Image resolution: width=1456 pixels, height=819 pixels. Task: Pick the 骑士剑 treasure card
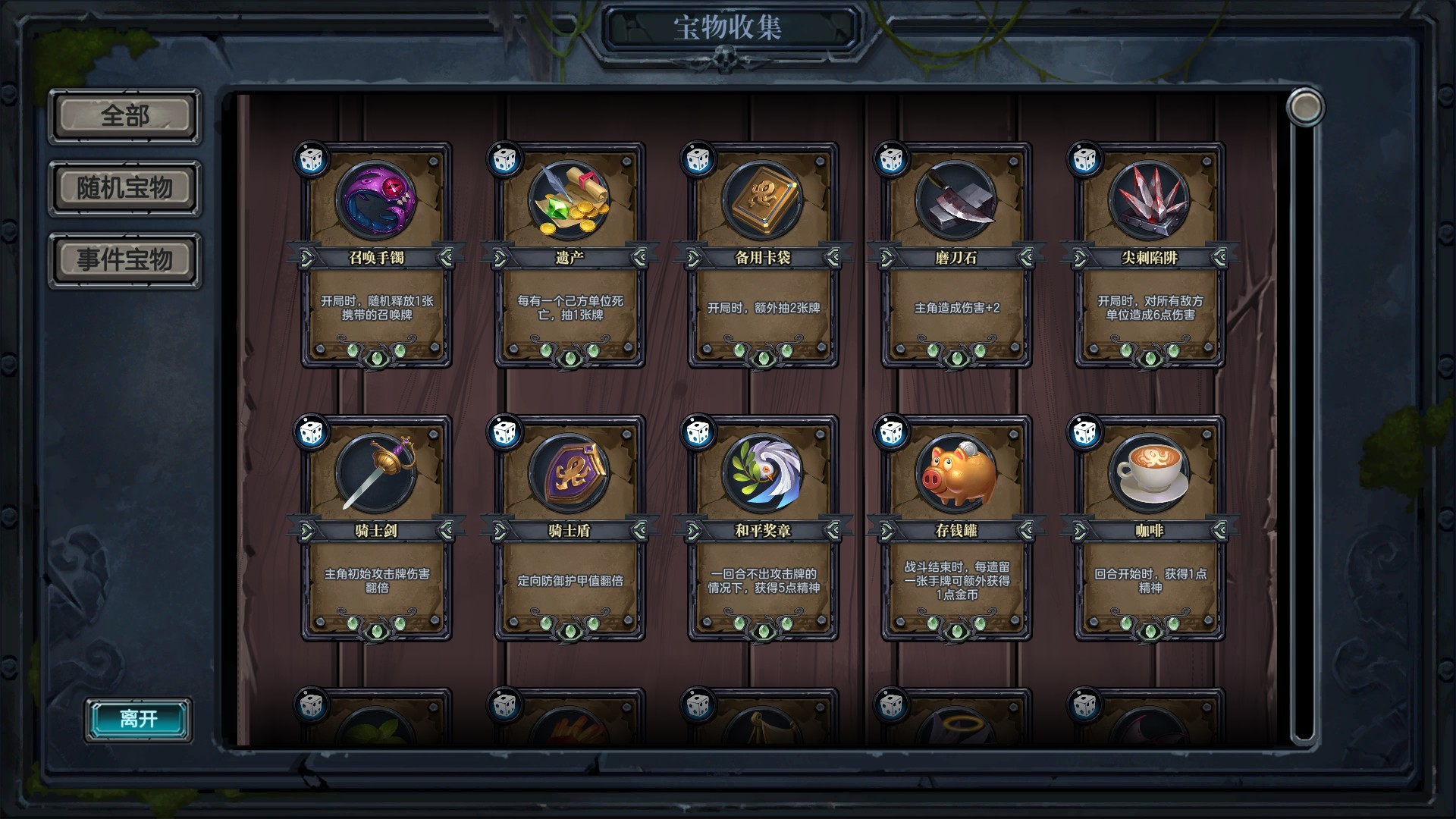pos(376,529)
